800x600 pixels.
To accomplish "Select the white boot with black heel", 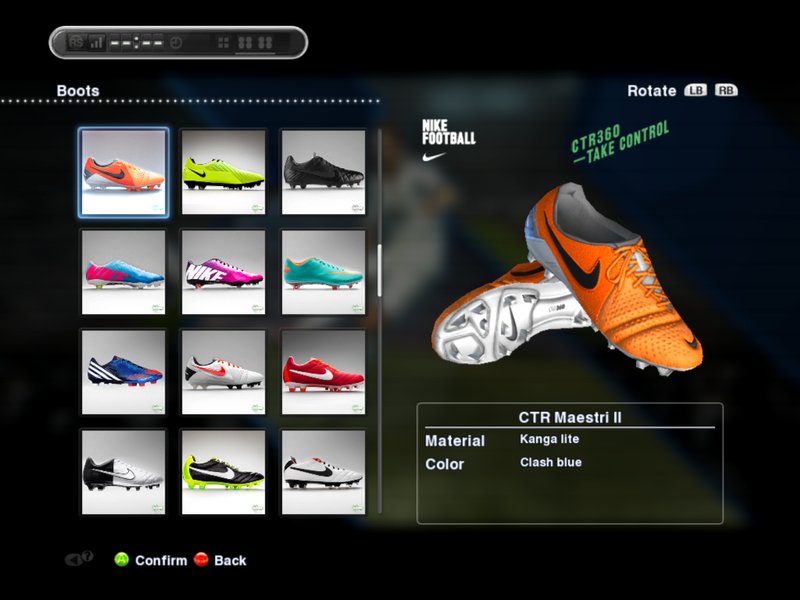I will [x=123, y=470].
